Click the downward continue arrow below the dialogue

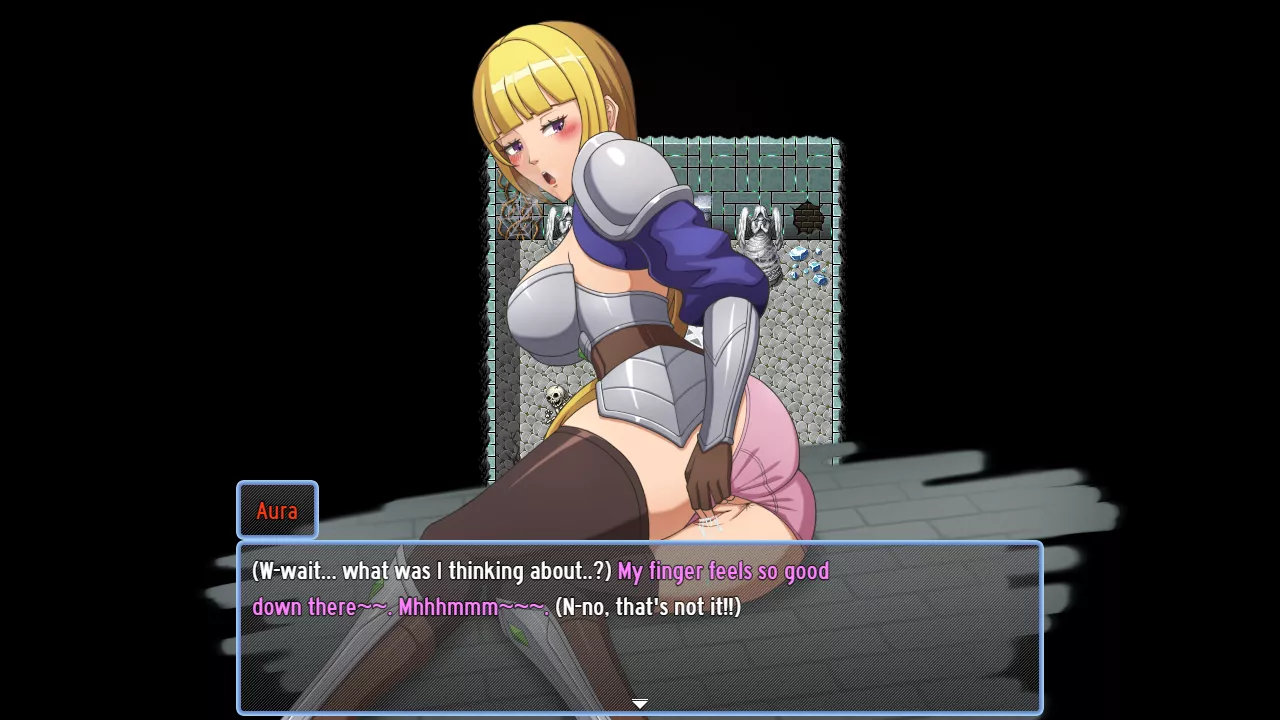click(640, 703)
